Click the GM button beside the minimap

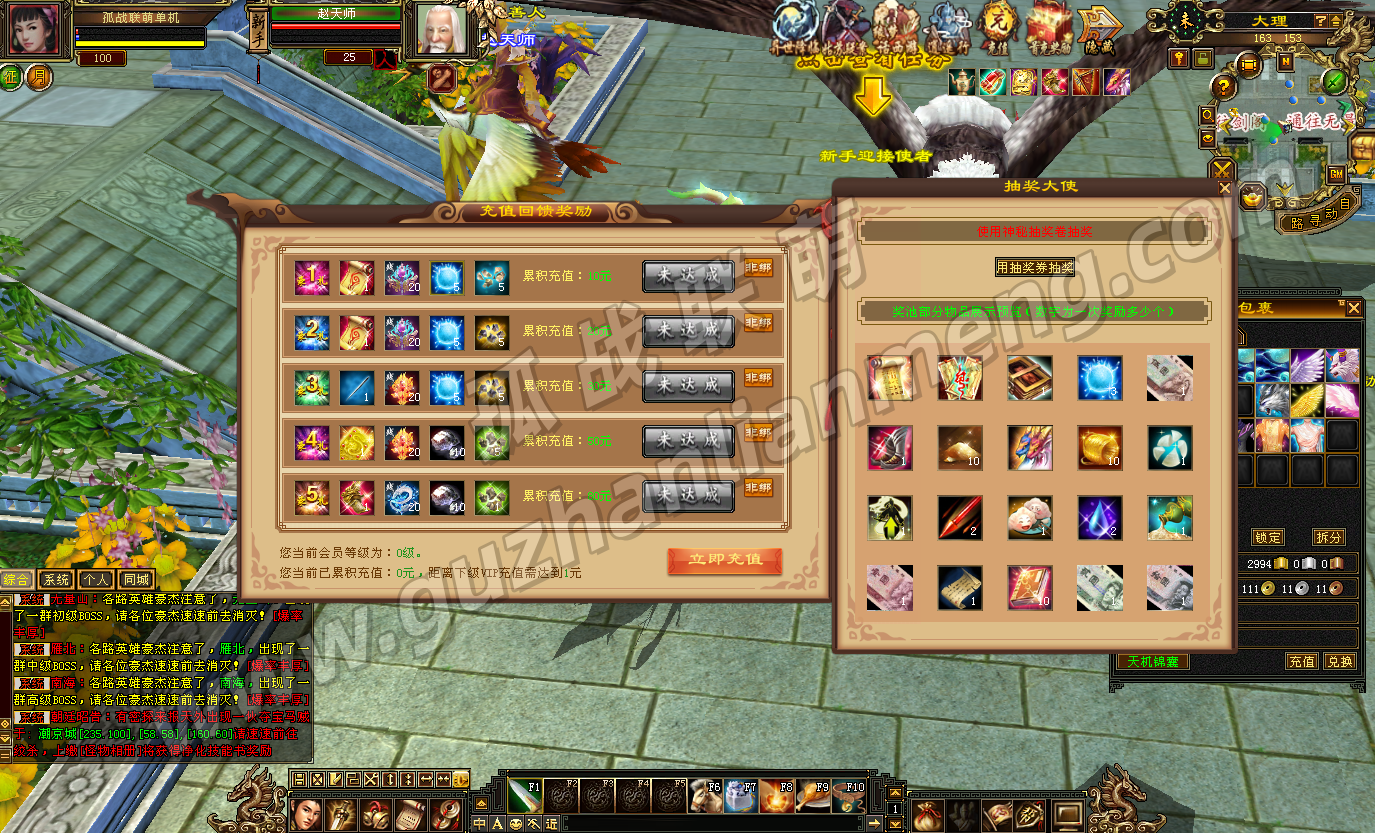[x=1336, y=173]
